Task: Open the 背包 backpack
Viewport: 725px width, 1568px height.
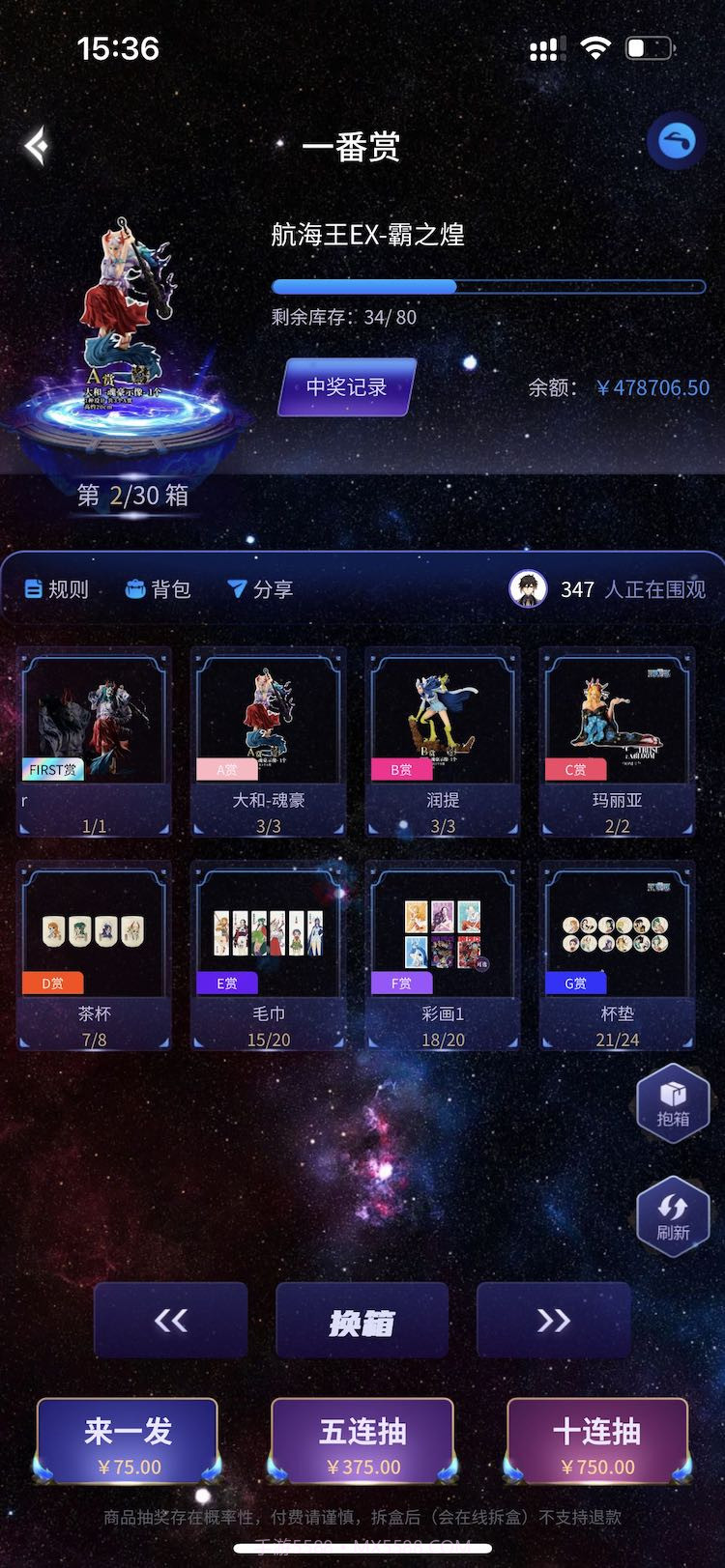Action: tap(159, 589)
